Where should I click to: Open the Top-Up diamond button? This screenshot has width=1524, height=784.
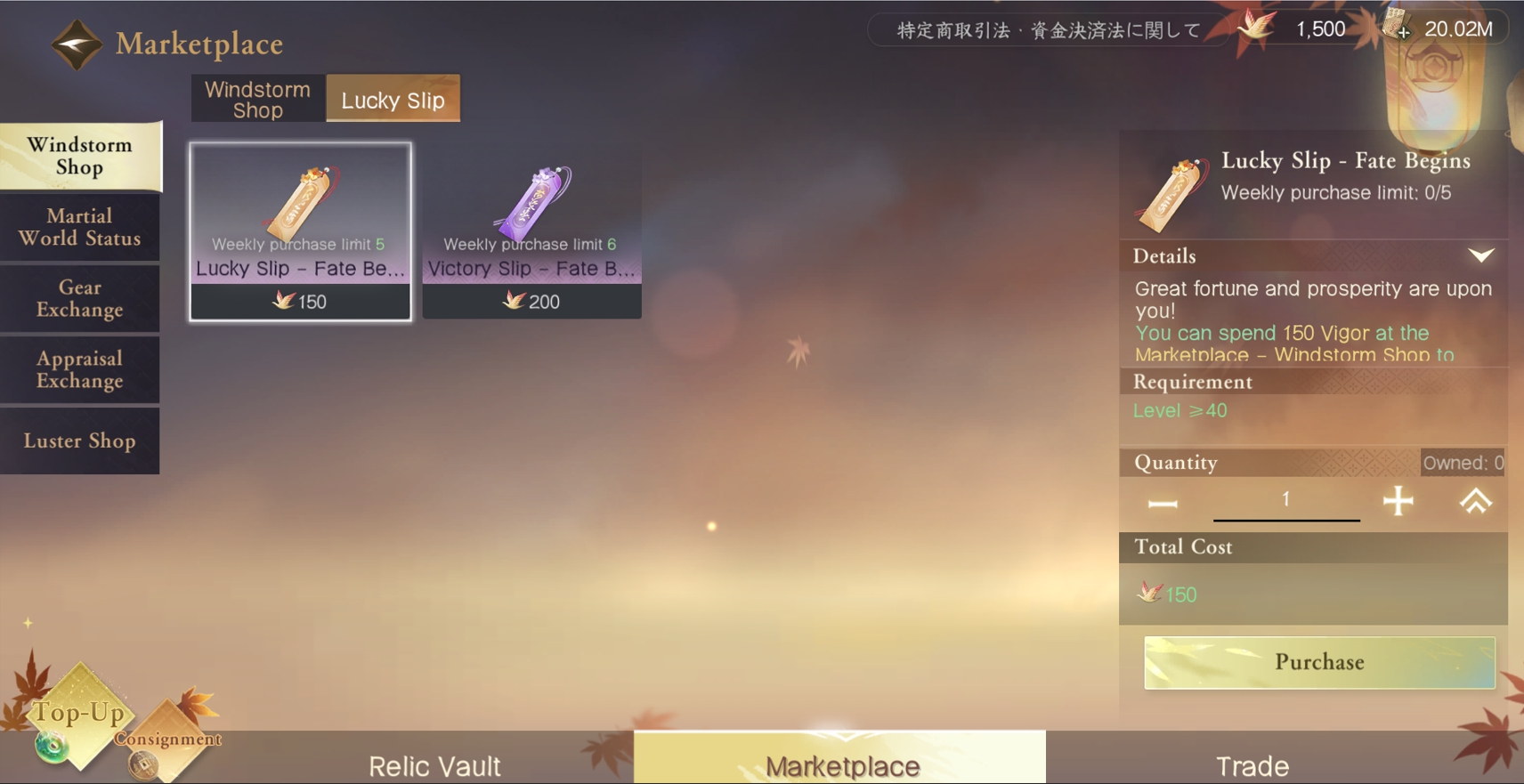point(78,714)
